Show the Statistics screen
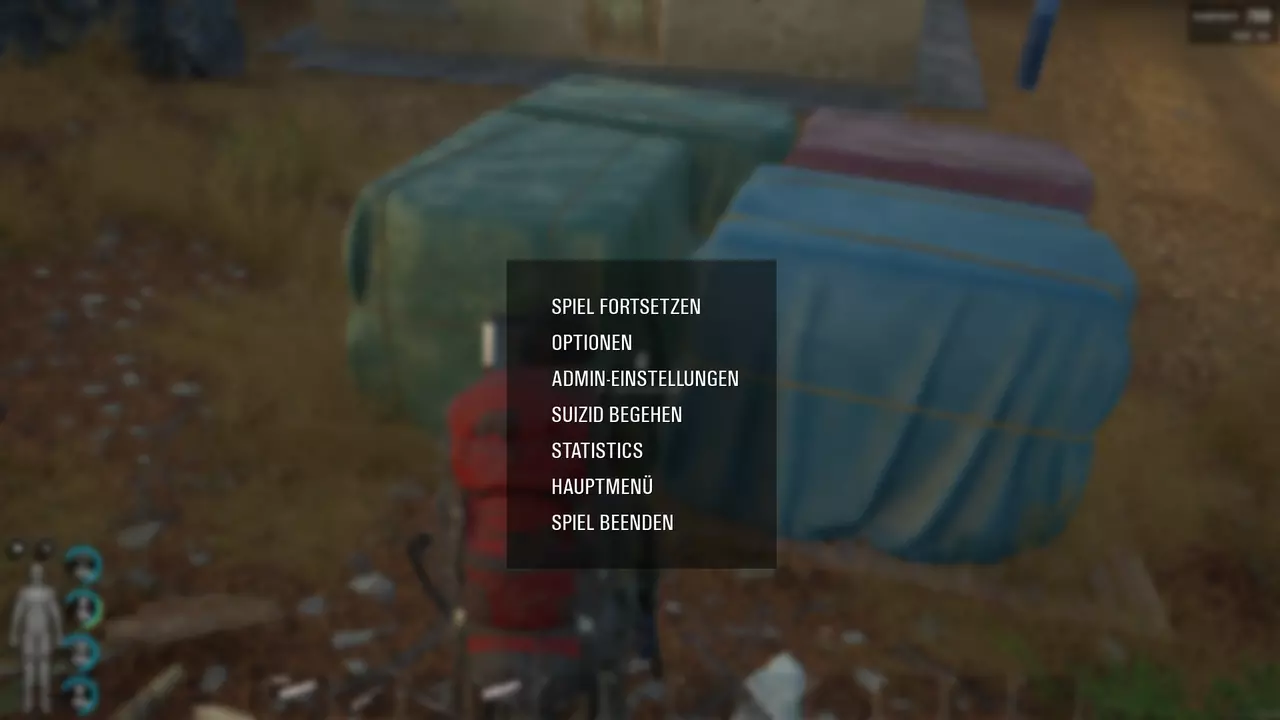Image resolution: width=1280 pixels, height=720 pixels. coord(597,451)
